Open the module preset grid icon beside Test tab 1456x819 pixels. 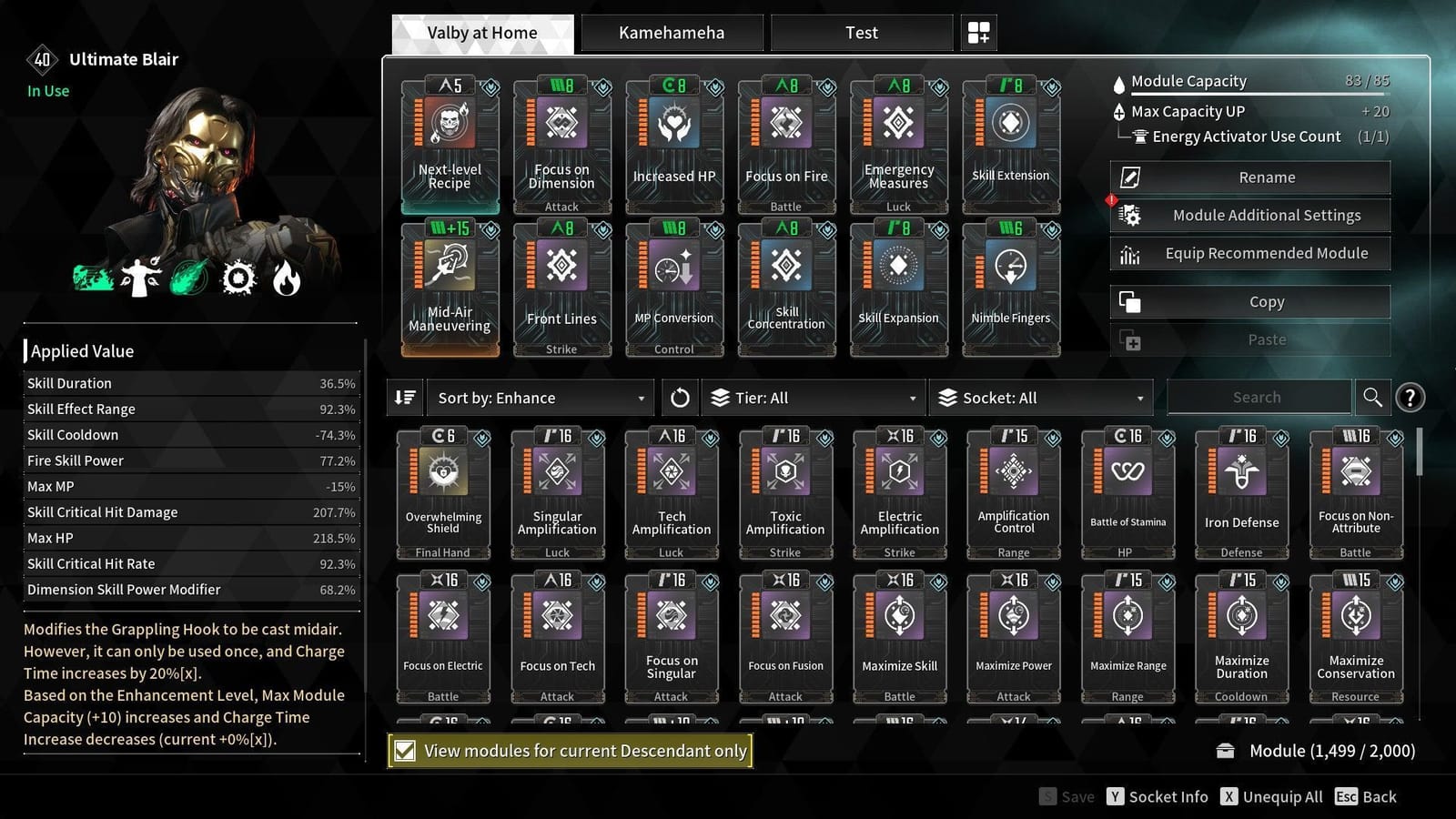pos(978,32)
